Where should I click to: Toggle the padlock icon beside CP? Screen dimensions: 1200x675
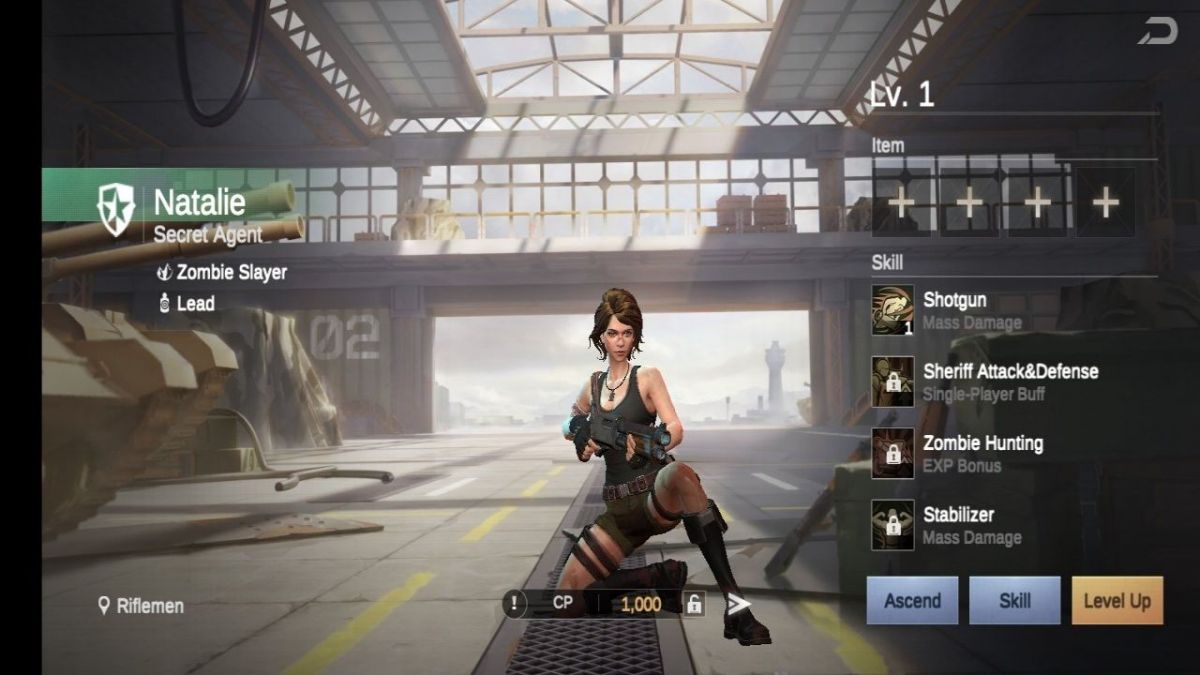[693, 604]
